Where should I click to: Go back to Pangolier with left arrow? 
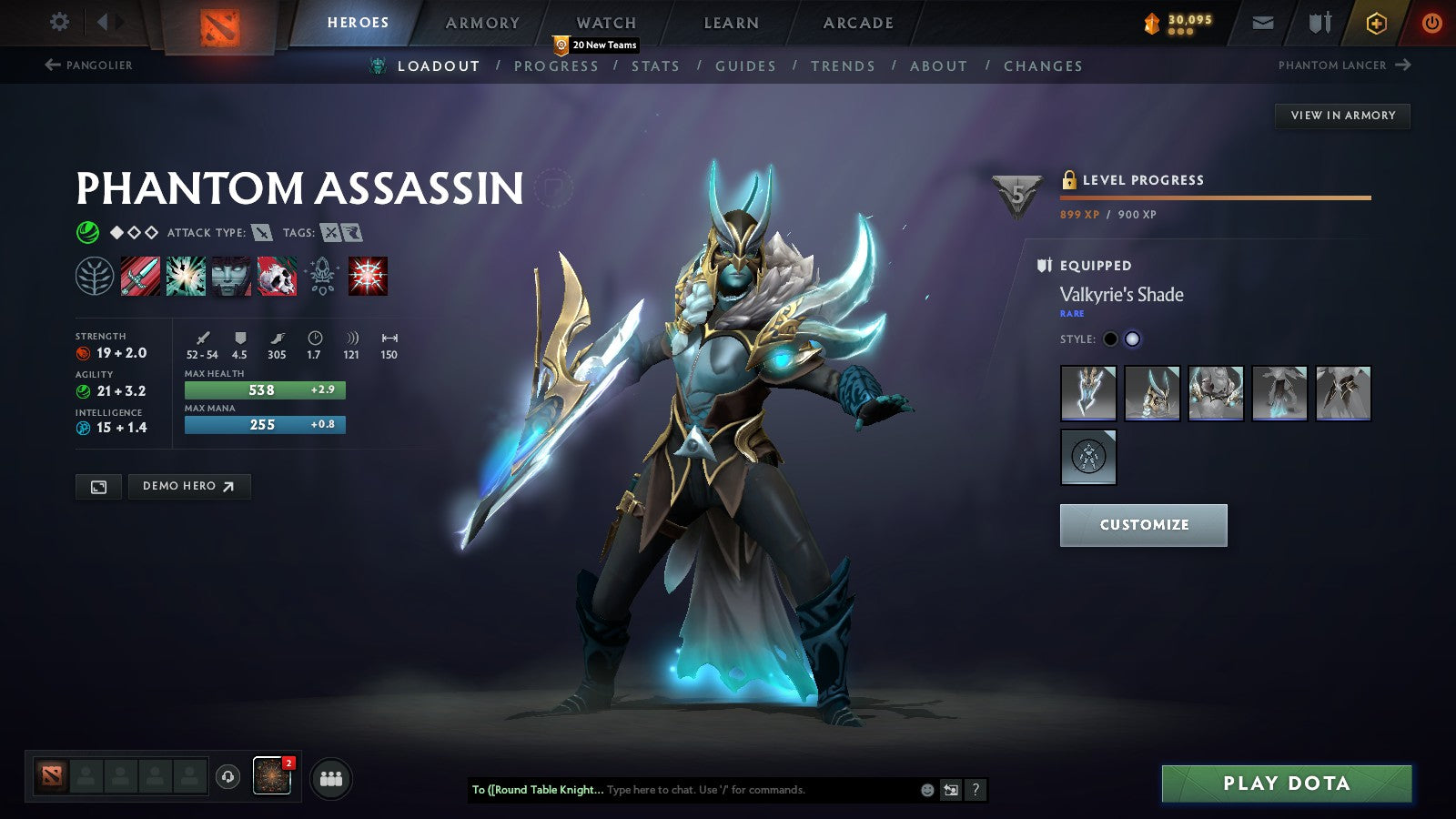50,65
